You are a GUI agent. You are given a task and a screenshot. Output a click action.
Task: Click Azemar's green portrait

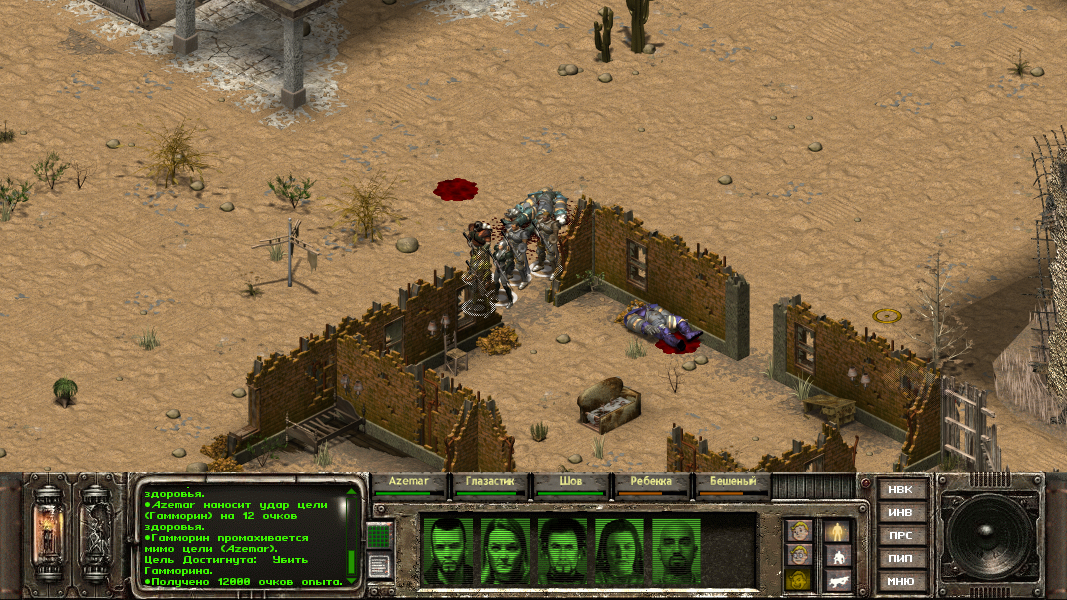click(x=447, y=550)
